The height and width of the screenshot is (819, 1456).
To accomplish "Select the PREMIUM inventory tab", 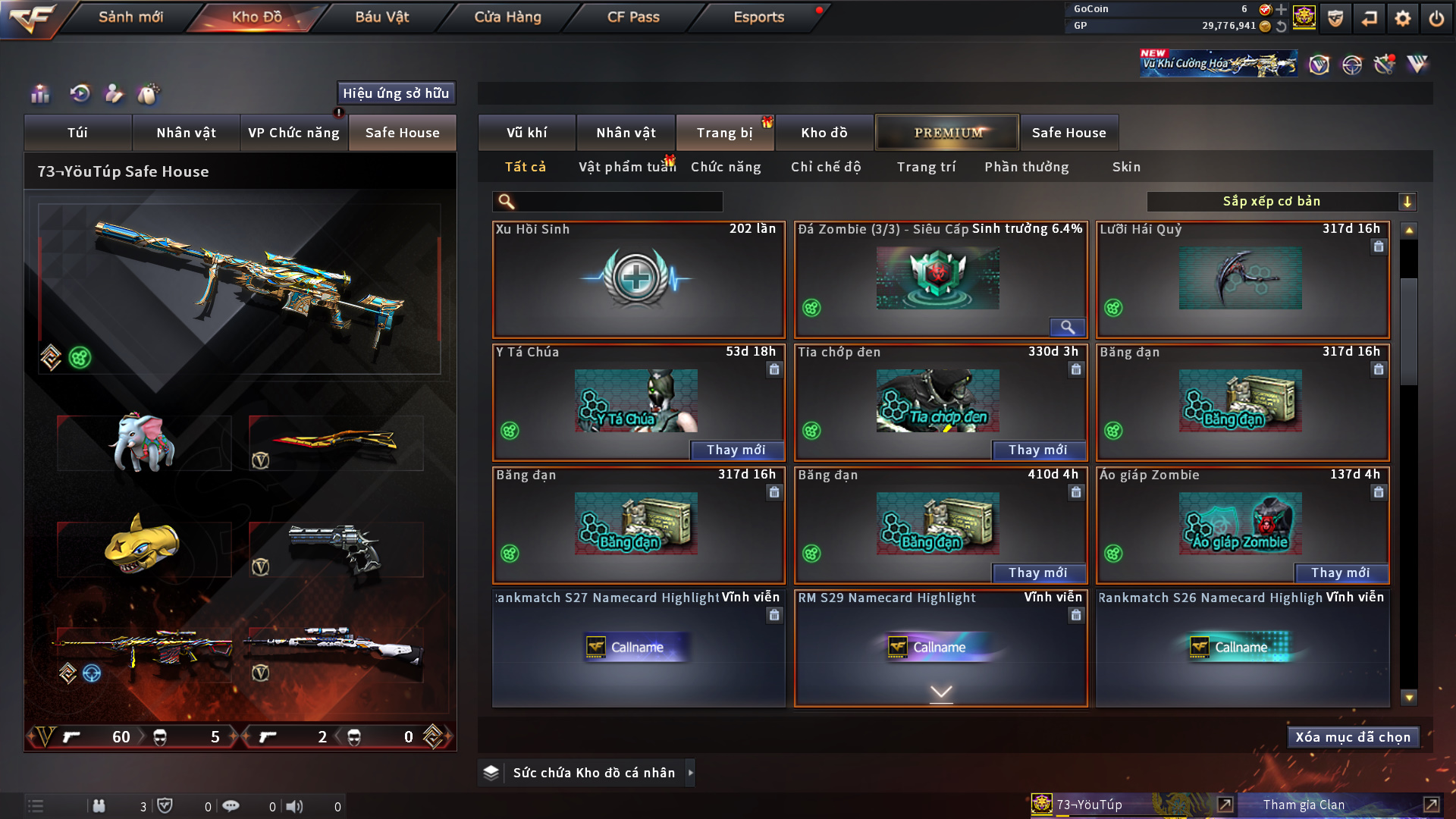I will click(947, 133).
